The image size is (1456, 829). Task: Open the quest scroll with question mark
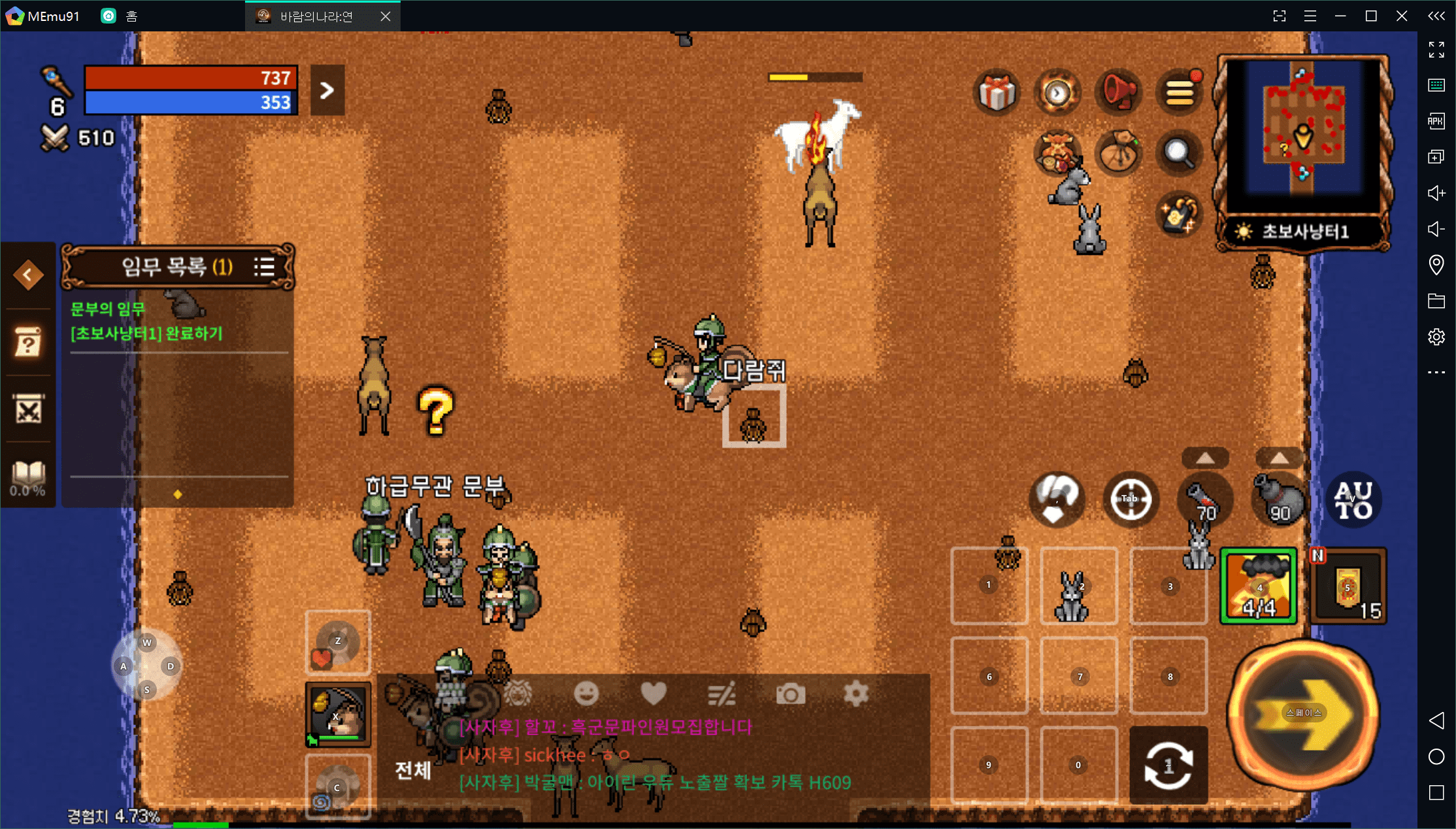pos(28,342)
